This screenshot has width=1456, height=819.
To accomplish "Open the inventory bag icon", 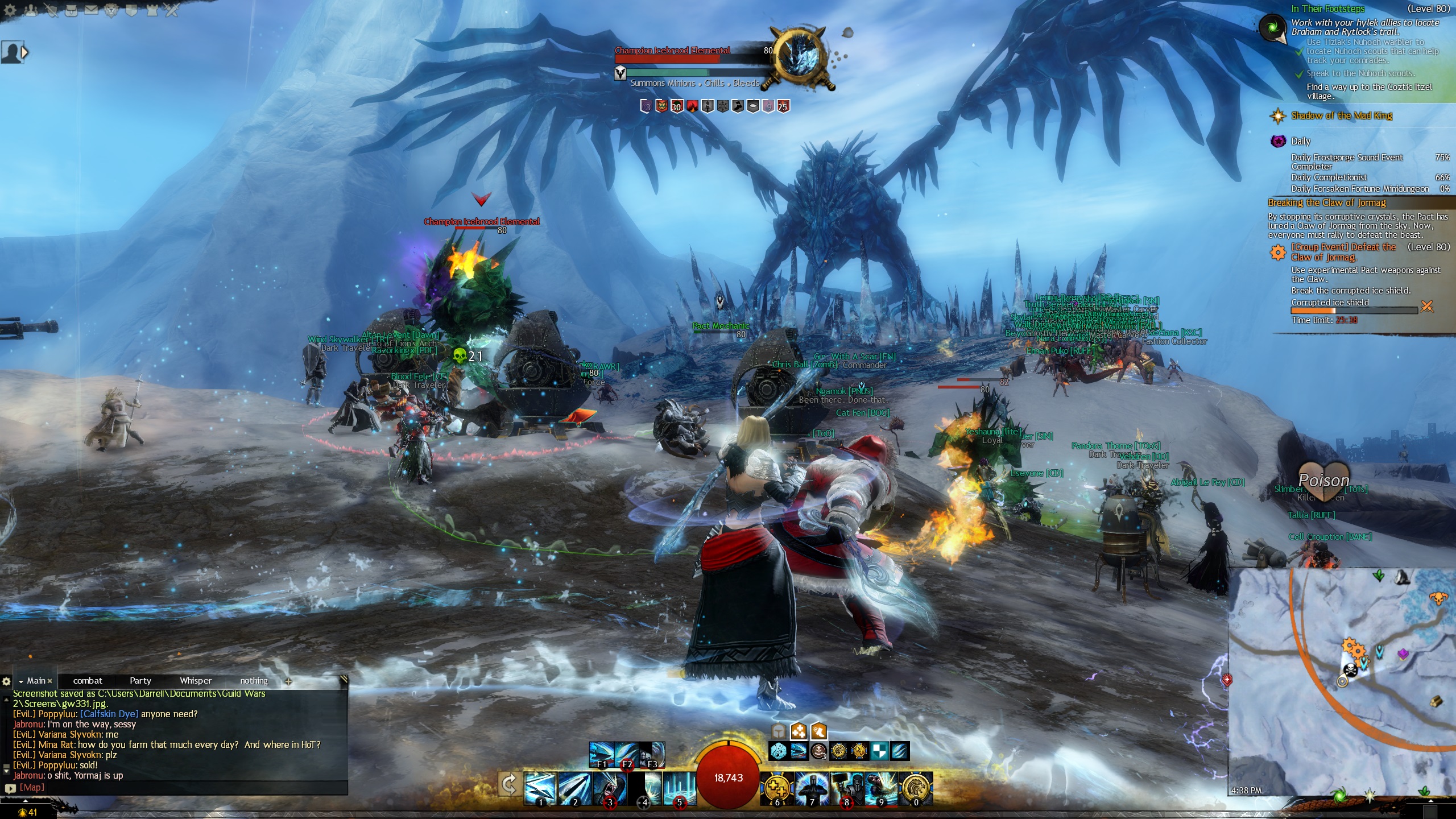I will (x=71, y=10).
